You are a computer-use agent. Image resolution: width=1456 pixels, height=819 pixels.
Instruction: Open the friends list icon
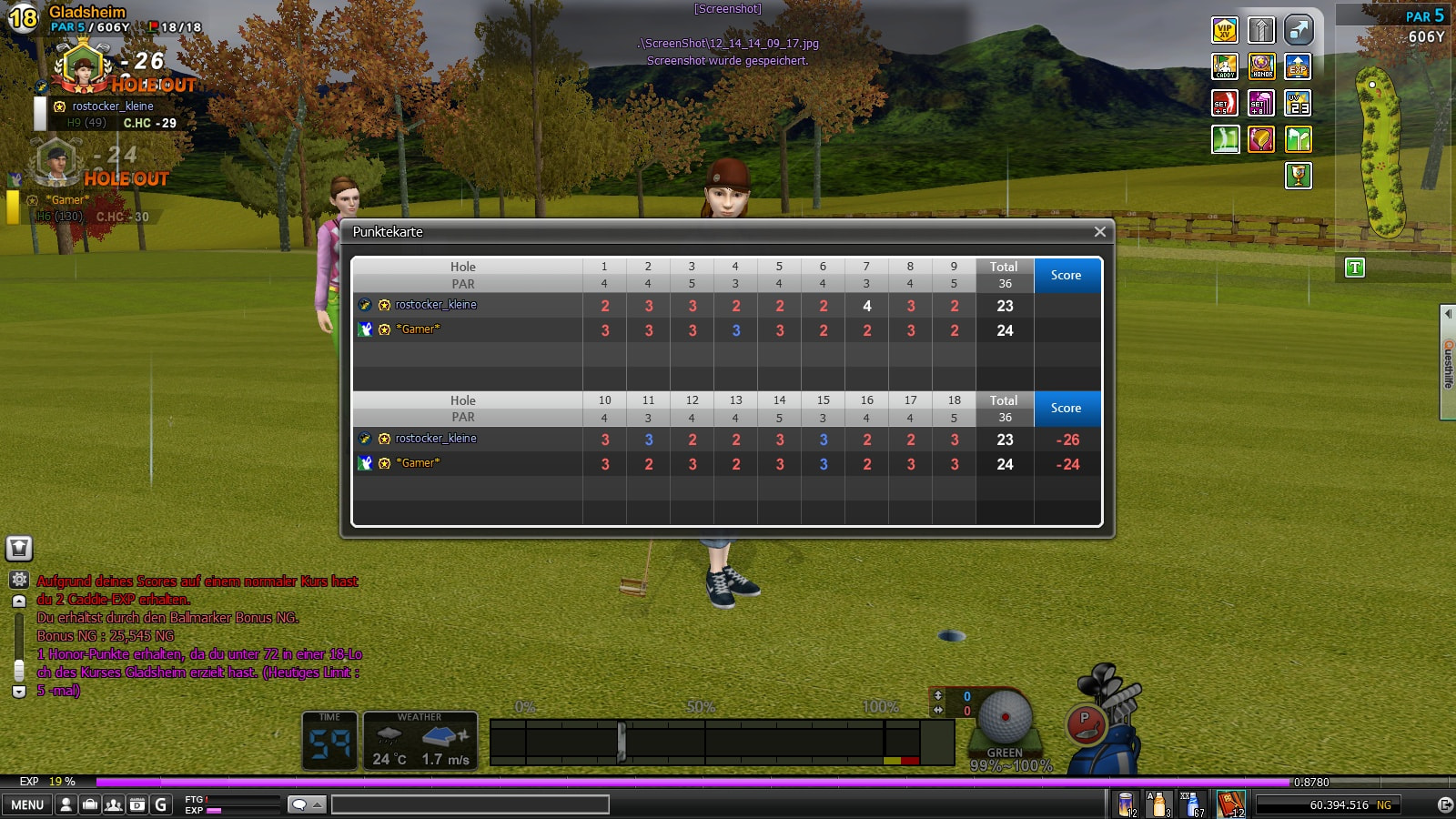(x=114, y=804)
